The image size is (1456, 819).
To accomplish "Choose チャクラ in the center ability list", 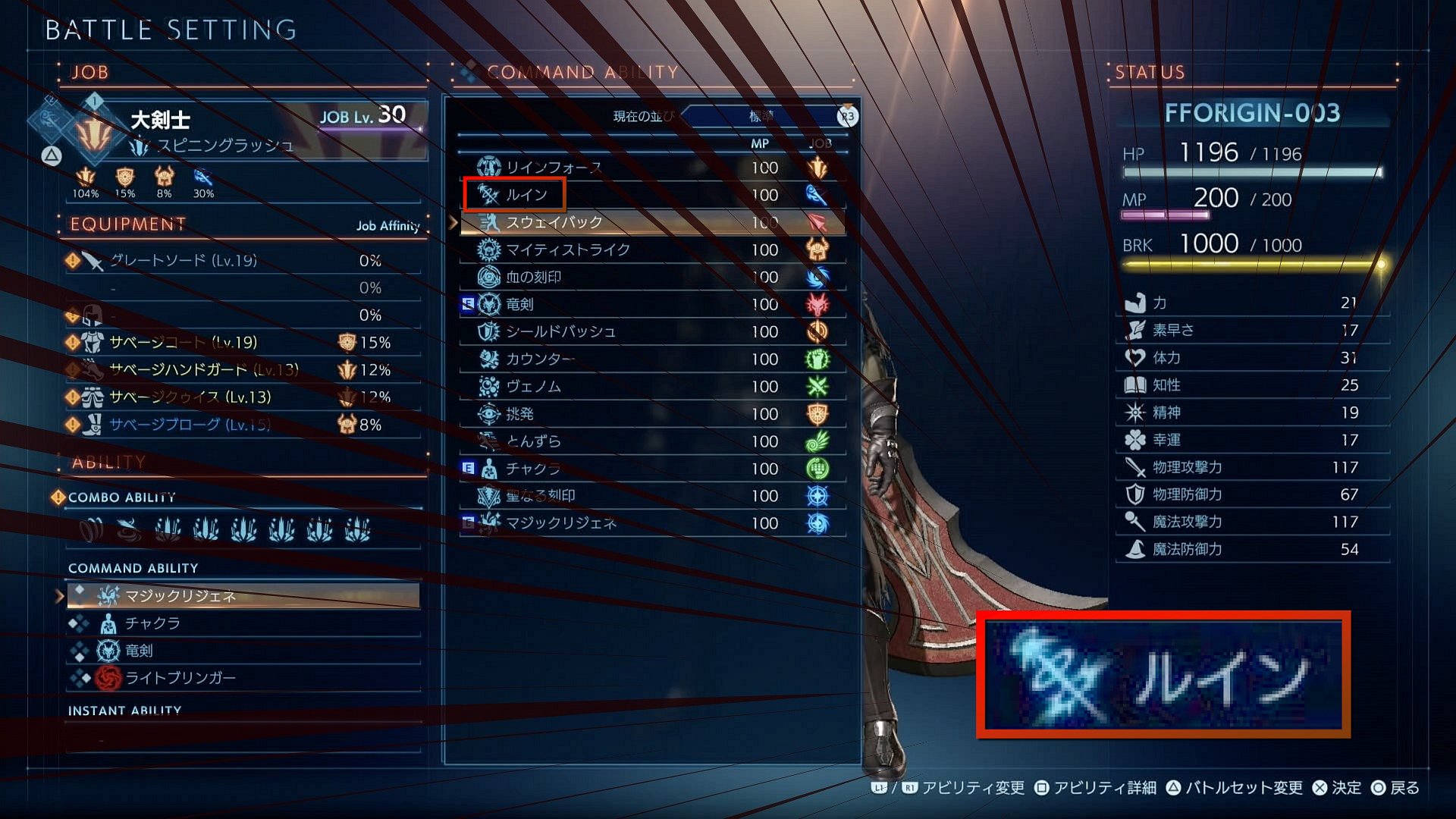I will pyautogui.click(x=533, y=469).
